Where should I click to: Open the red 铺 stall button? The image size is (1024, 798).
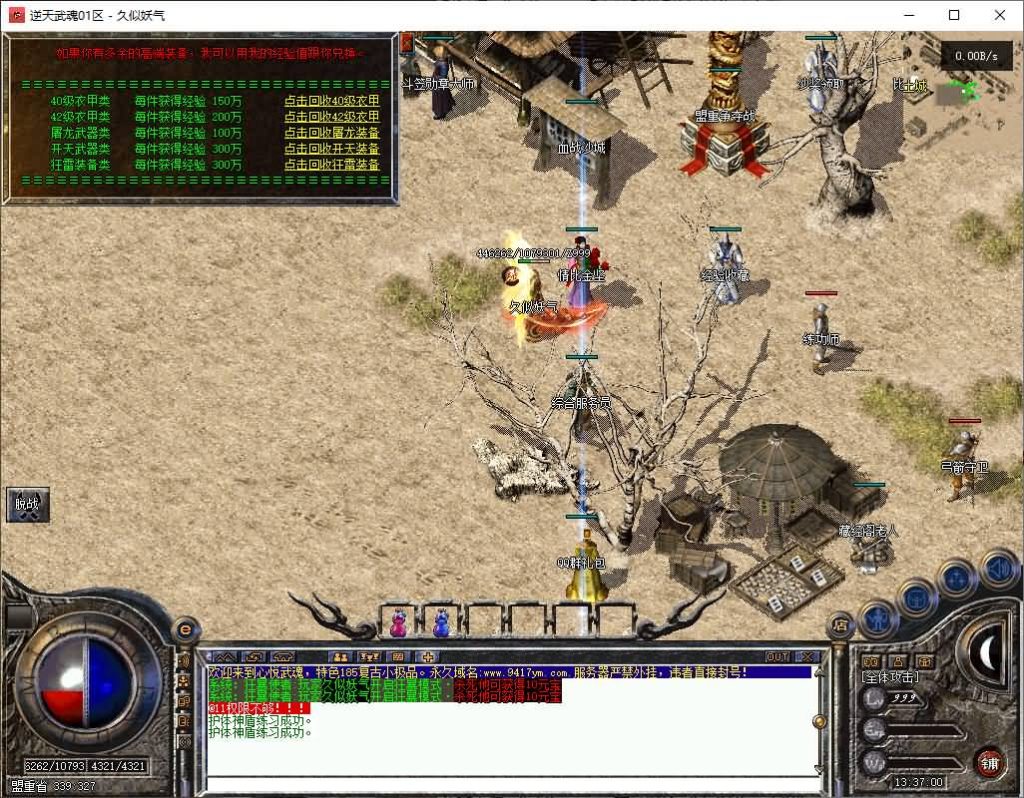[989, 762]
